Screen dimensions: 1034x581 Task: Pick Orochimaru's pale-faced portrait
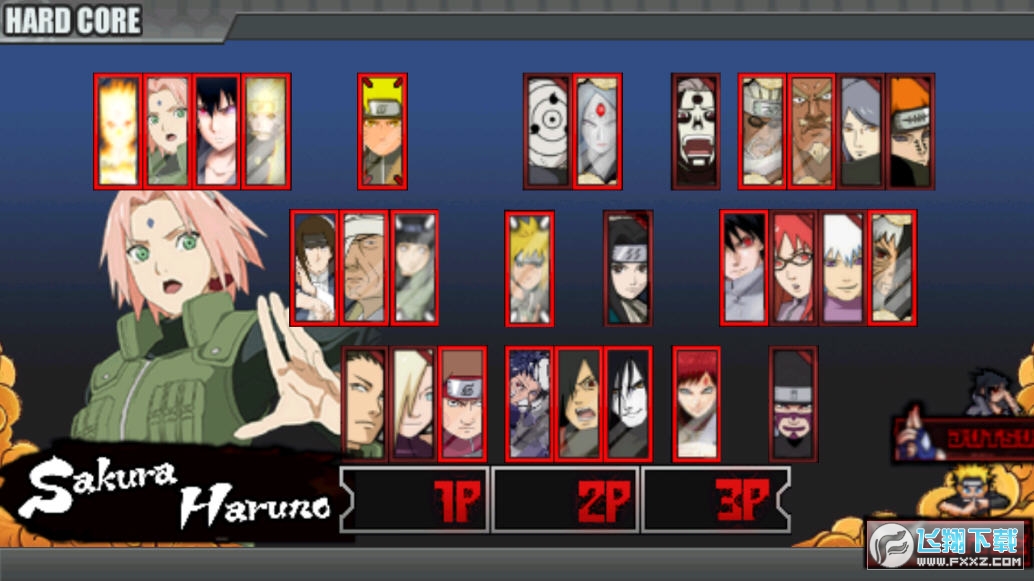click(628, 404)
